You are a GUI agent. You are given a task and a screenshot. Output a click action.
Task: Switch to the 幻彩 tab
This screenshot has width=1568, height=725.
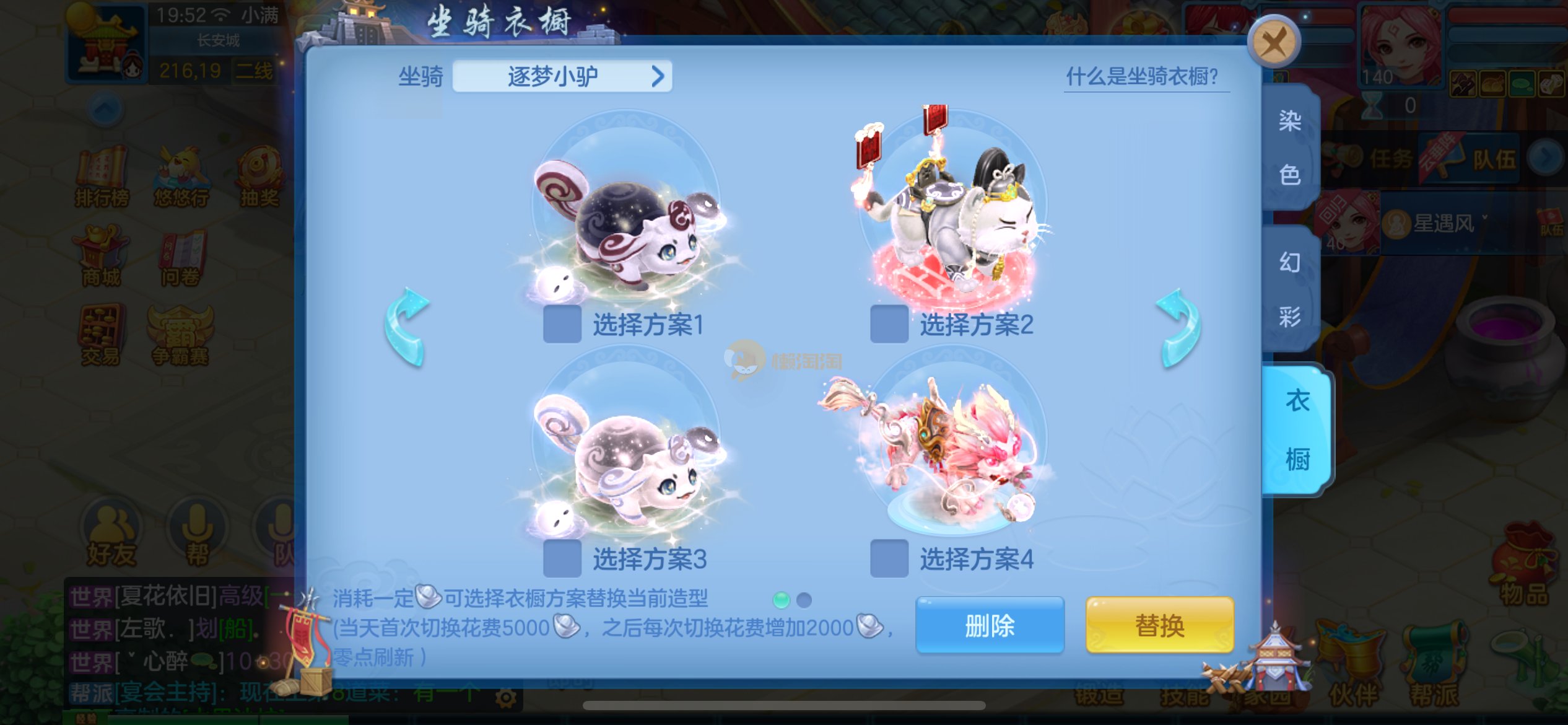(x=1290, y=289)
